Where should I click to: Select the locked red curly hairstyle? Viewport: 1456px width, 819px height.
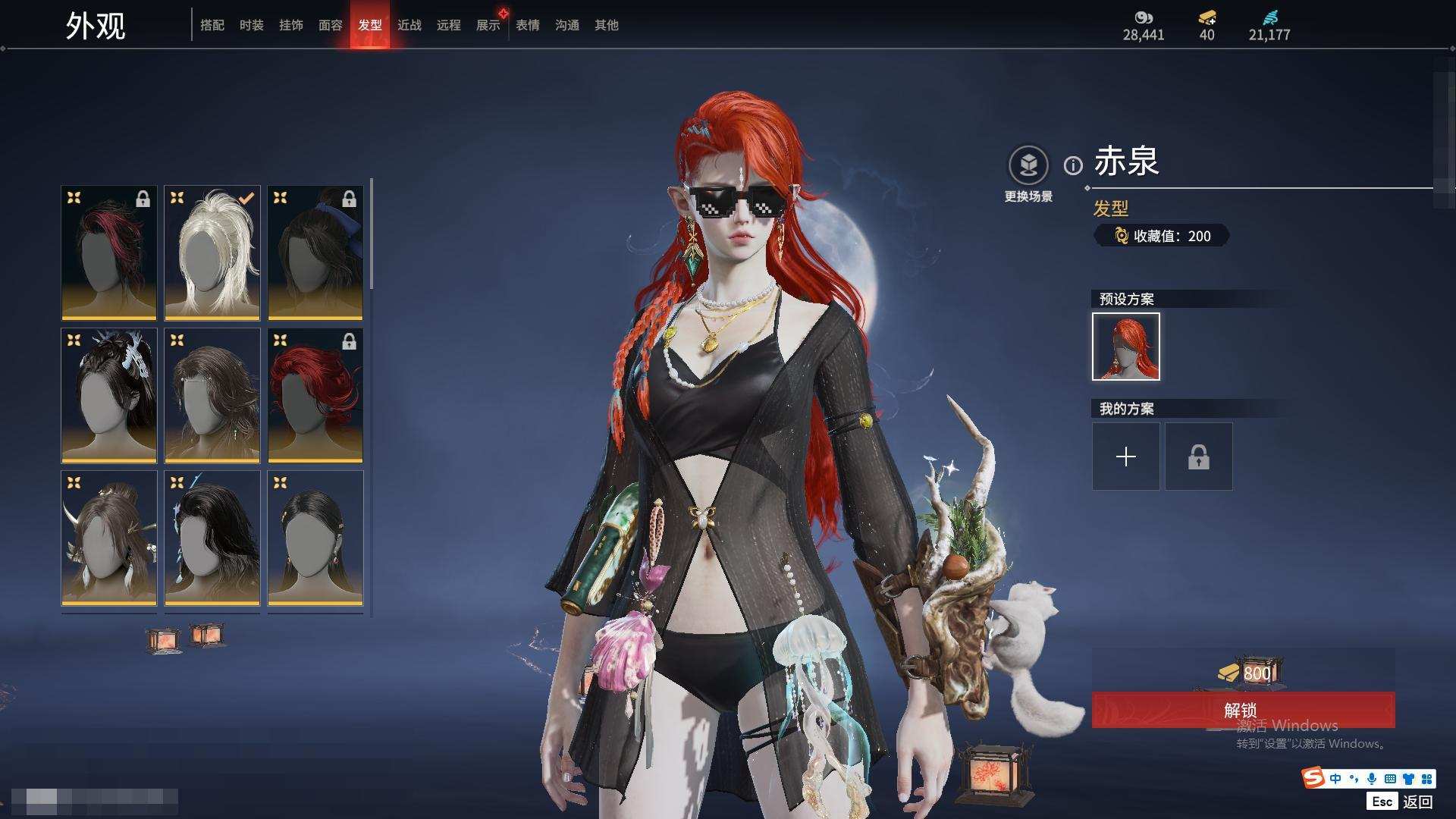(315, 396)
